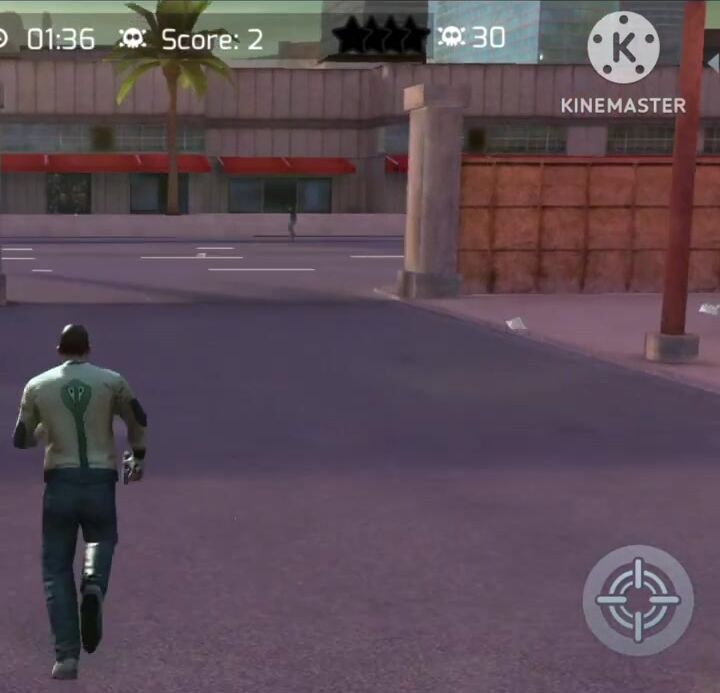The image size is (720, 693).
Task: Tap the crosshair aim button
Action: tap(638, 600)
